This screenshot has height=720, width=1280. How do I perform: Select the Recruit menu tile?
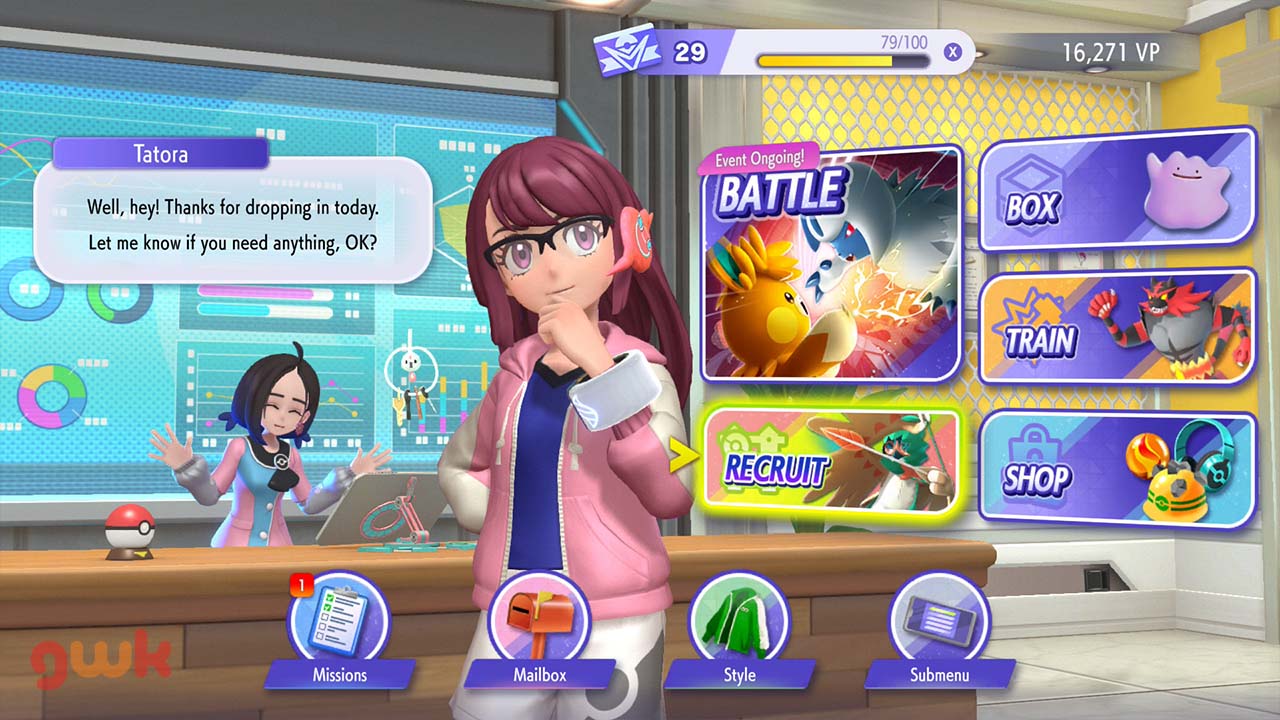click(x=831, y=459)
